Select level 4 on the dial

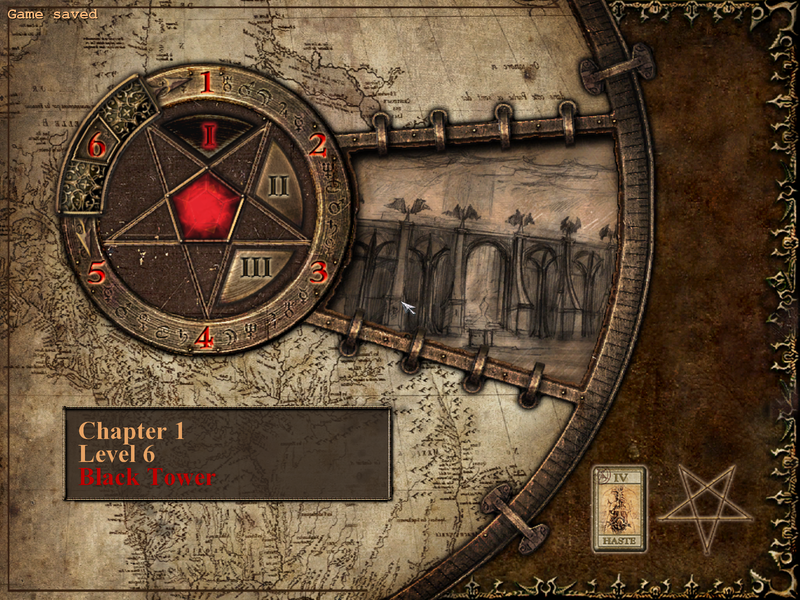[204, 338]
